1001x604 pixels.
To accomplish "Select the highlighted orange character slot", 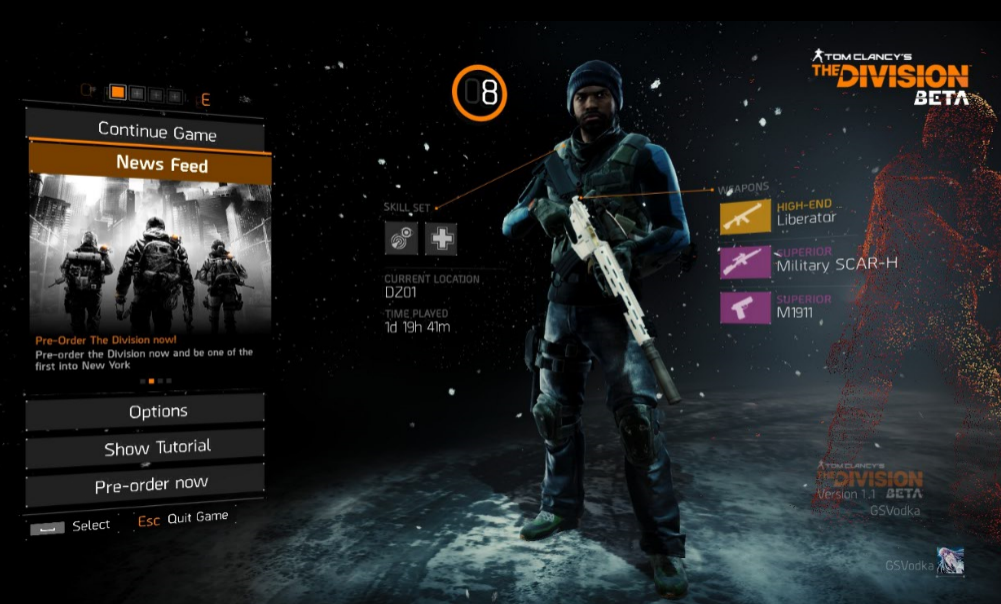I will pos(118,93).
